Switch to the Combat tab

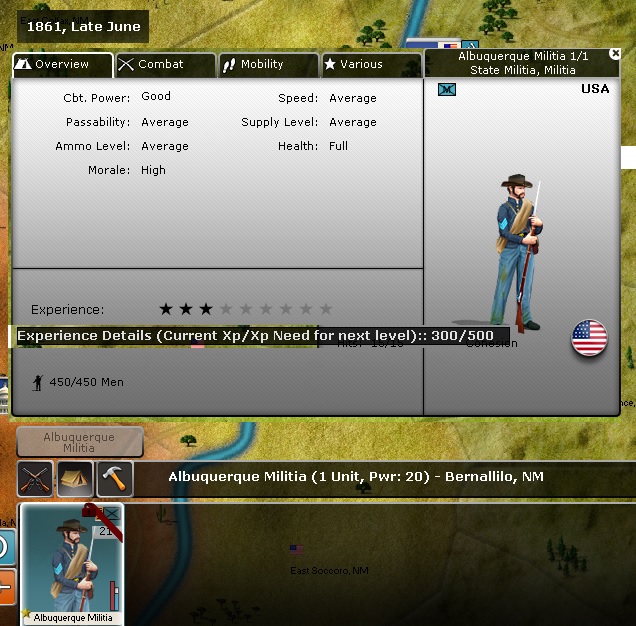click(x=165, y=65)
